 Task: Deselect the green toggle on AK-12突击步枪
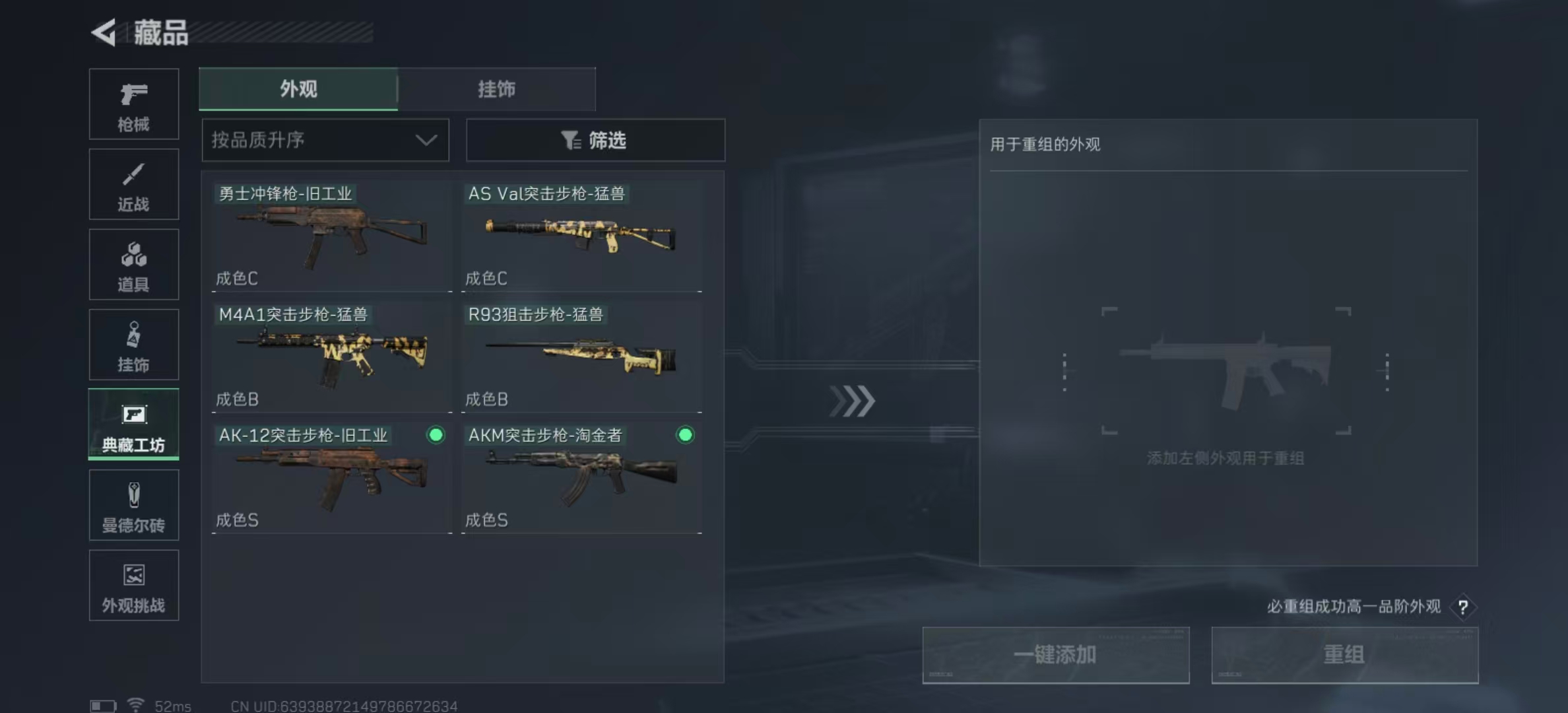coord(435,436)
